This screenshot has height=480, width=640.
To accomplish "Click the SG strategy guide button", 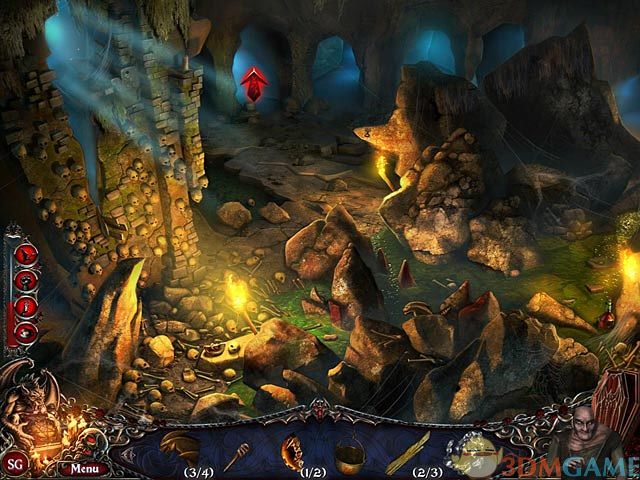I will [x=15, y=465].
